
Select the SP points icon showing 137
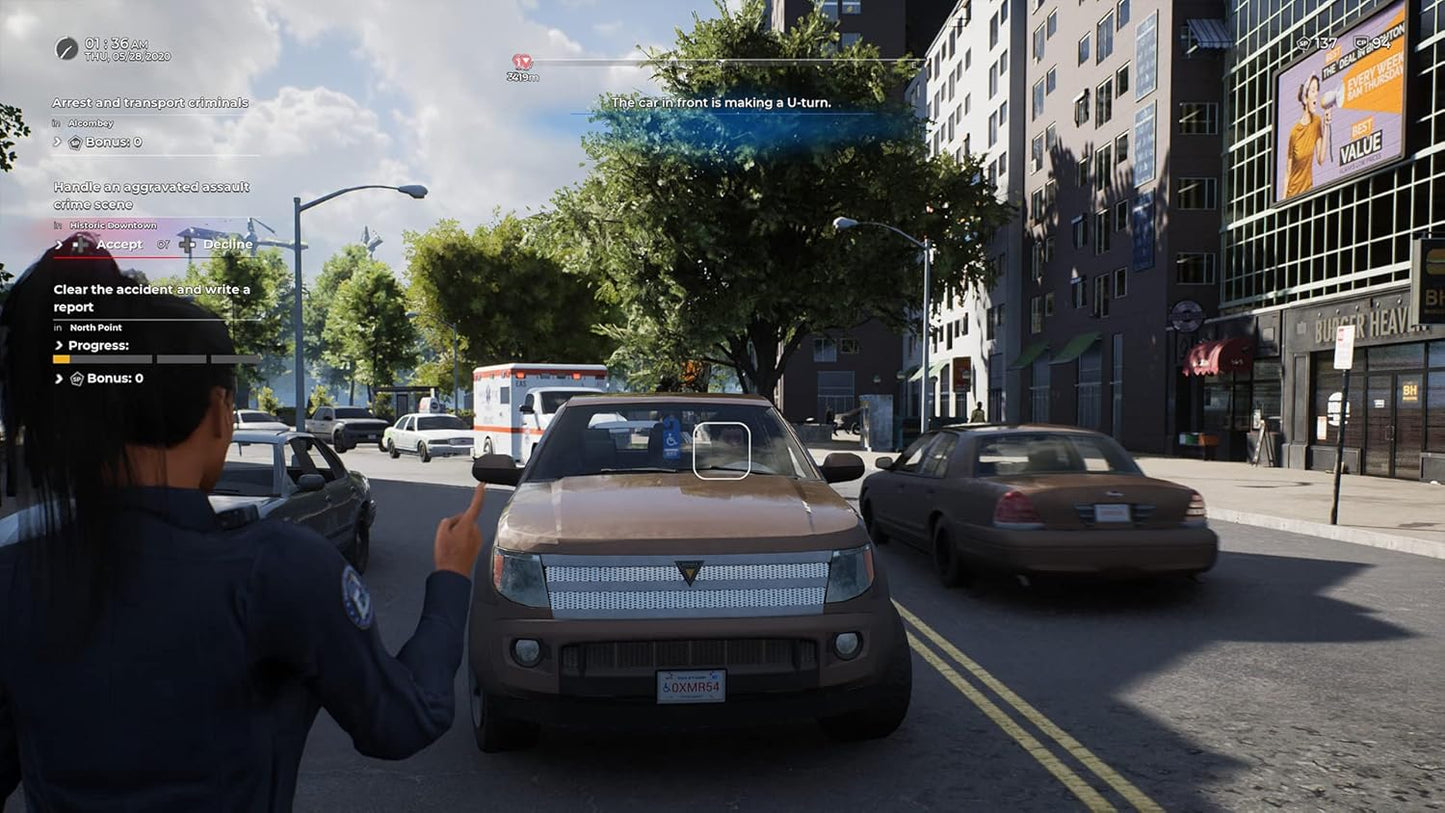pos(1304,43)
